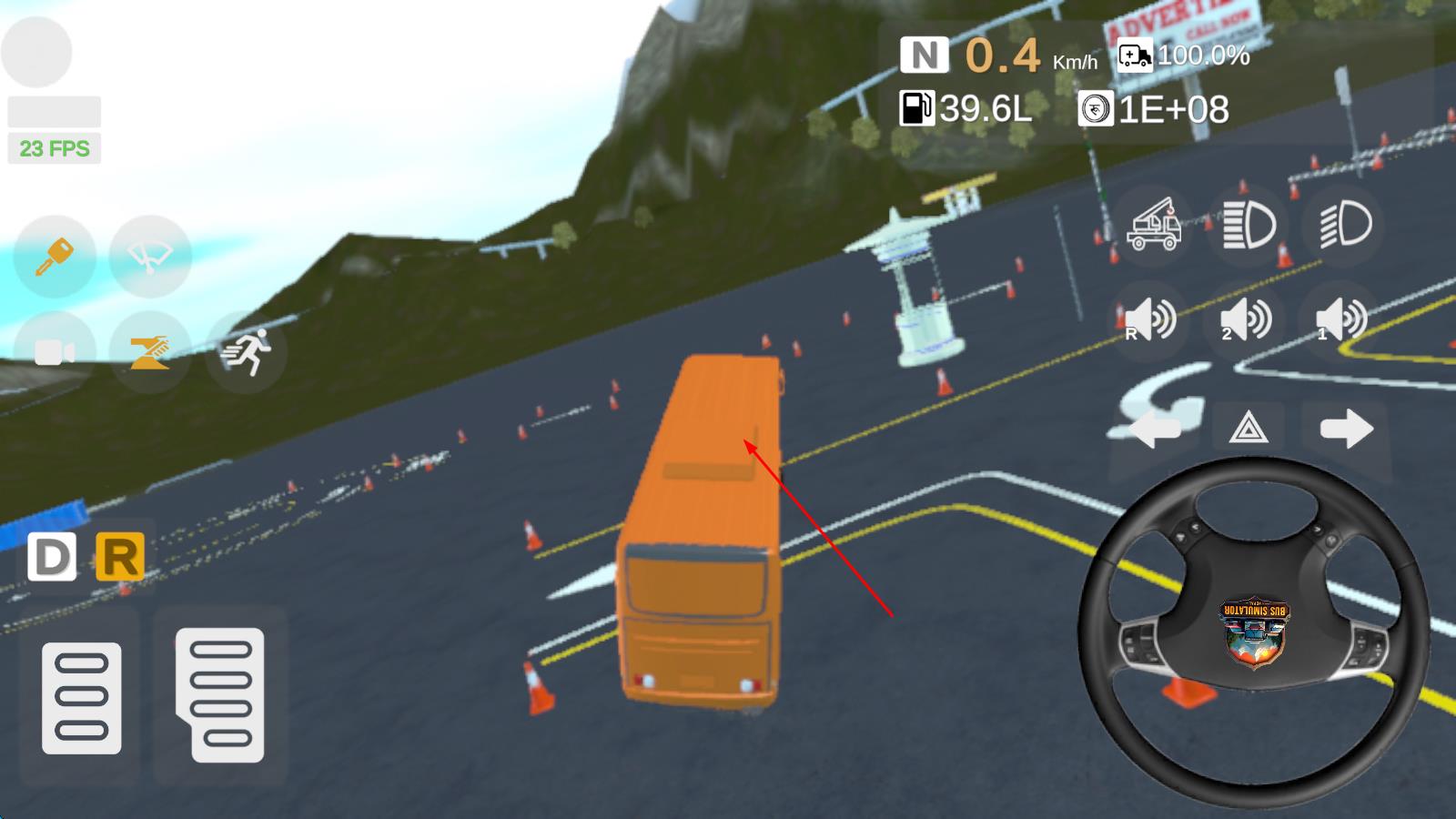The height and width of the screenshot is (819, 1456).
Task: Toggle the windshield wipers
Action: pos(150,257)
